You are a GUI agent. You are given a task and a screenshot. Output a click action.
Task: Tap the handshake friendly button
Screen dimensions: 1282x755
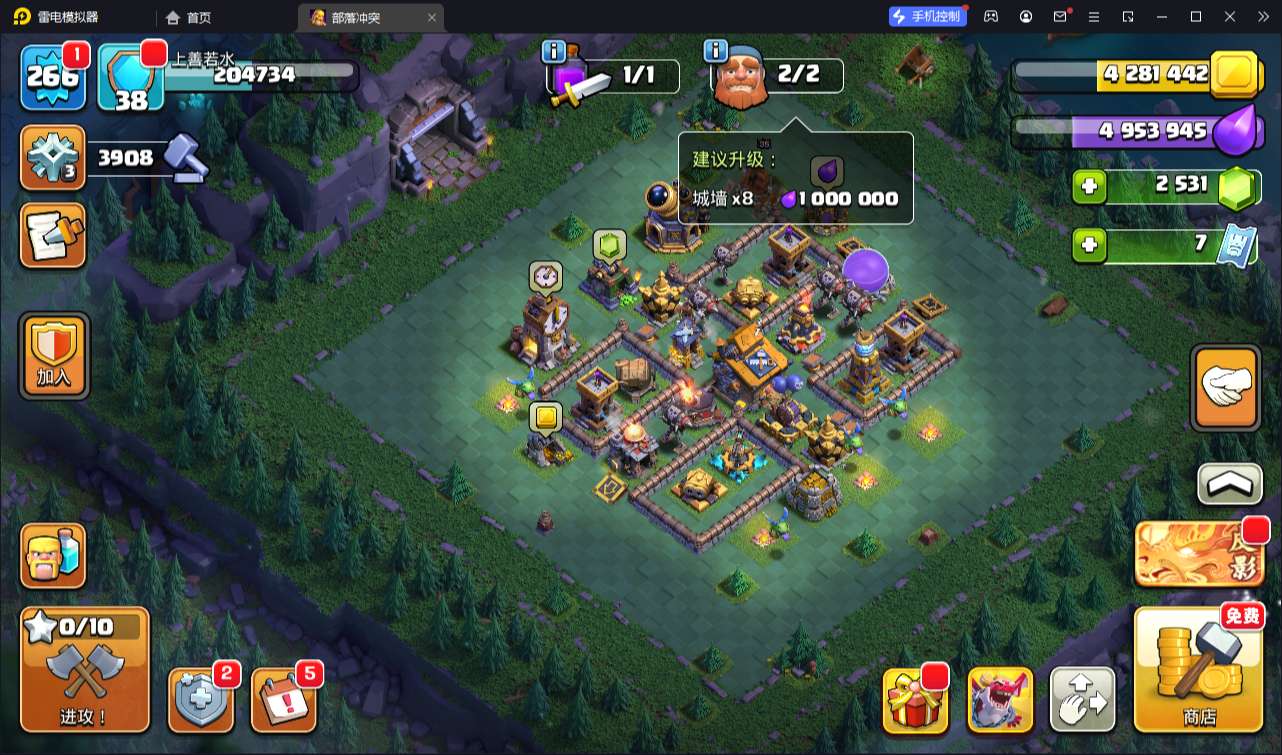[x=1225, y=388]
